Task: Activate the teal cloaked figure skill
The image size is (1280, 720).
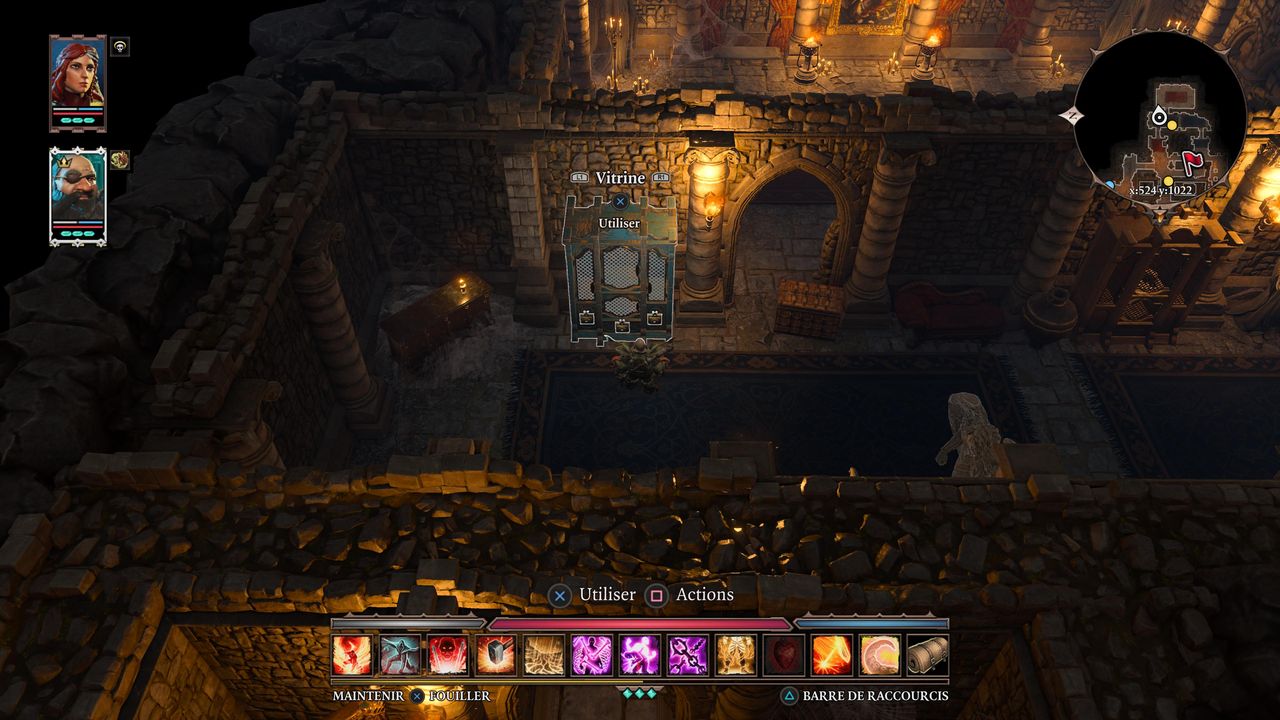Action: pyautogui.click(x=400, y=655)
